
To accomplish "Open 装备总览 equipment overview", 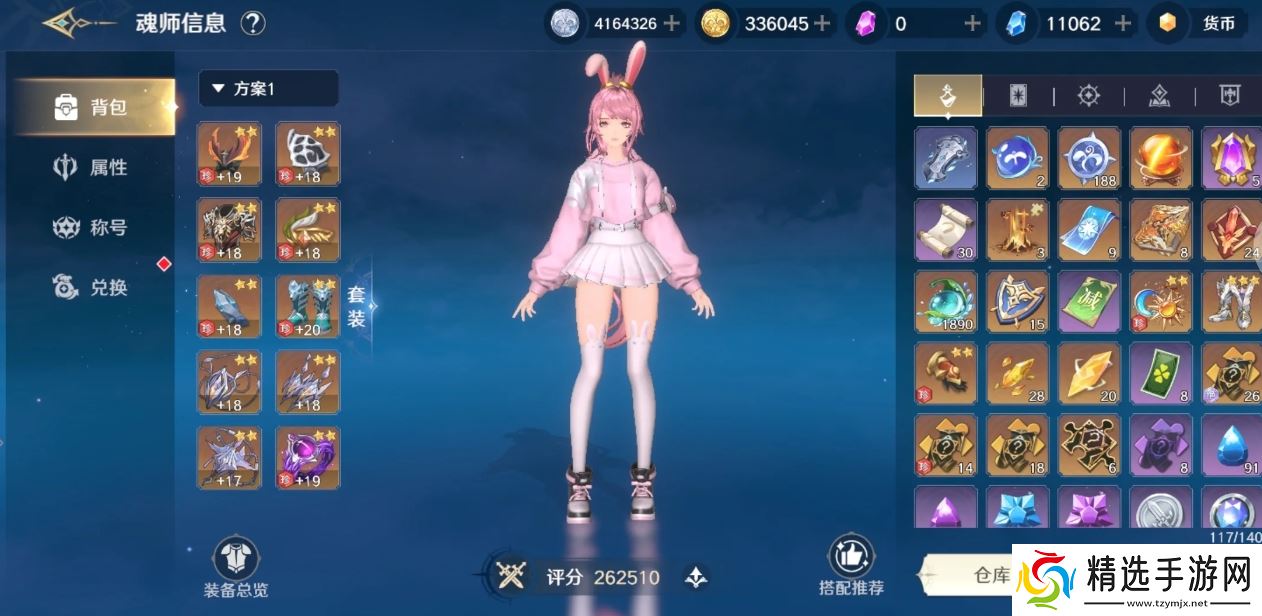I will (x=236, y=568).
